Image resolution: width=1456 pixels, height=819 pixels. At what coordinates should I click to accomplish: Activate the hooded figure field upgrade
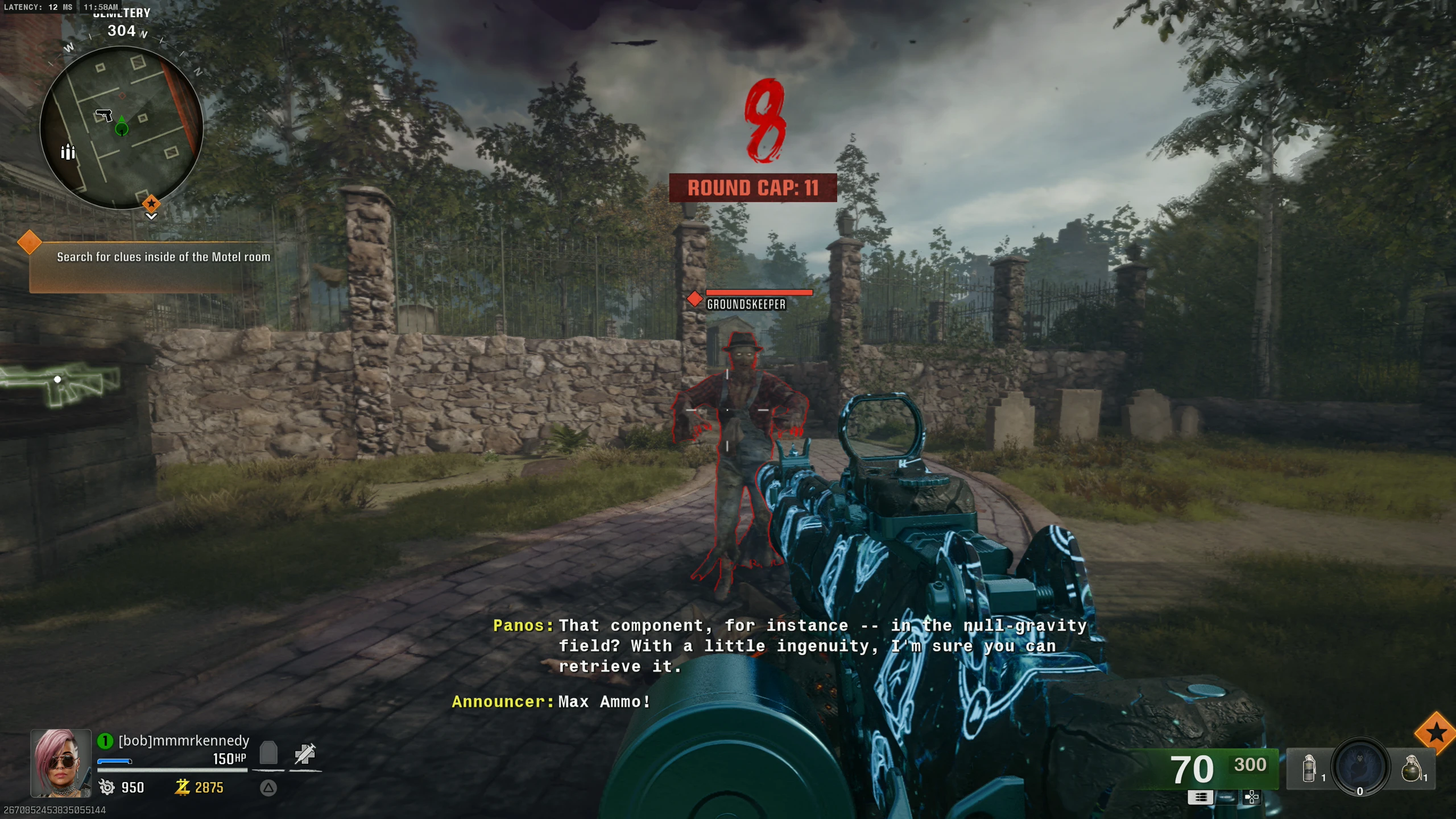tap(1360, 767)
